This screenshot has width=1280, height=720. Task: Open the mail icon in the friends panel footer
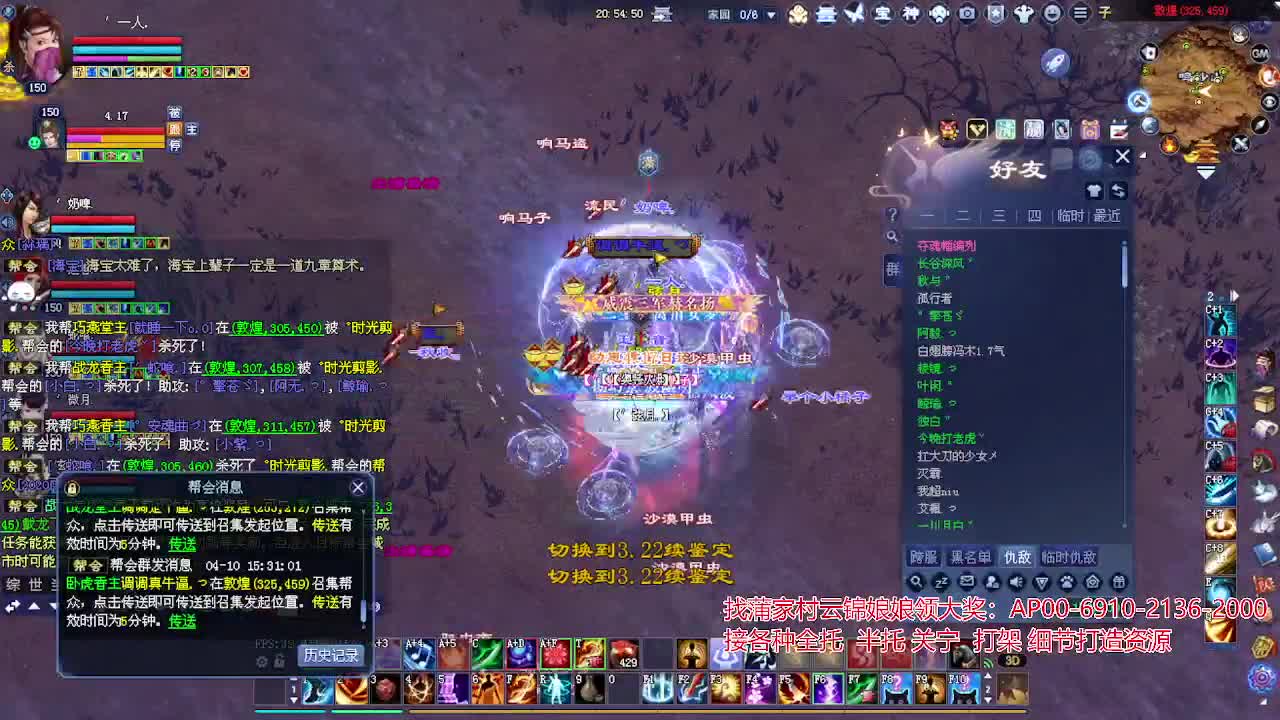click(967, 581)
